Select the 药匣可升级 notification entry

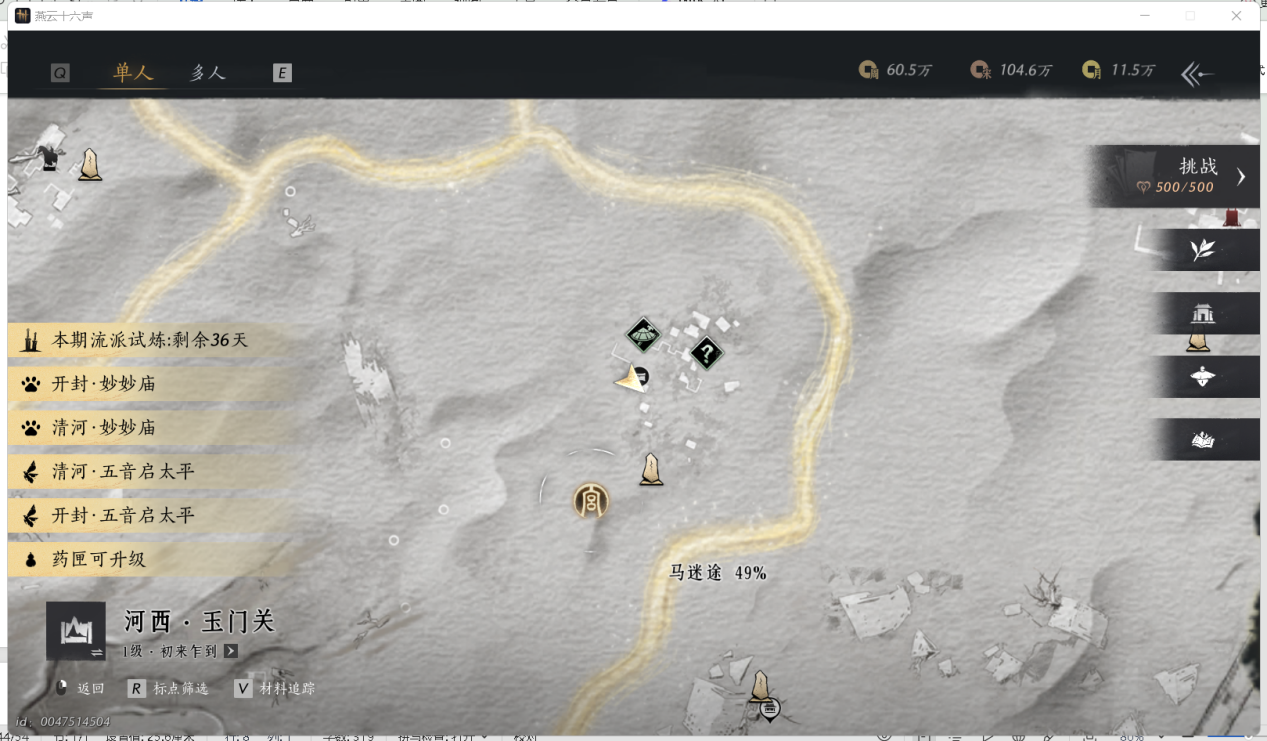[x=98, y=560]
